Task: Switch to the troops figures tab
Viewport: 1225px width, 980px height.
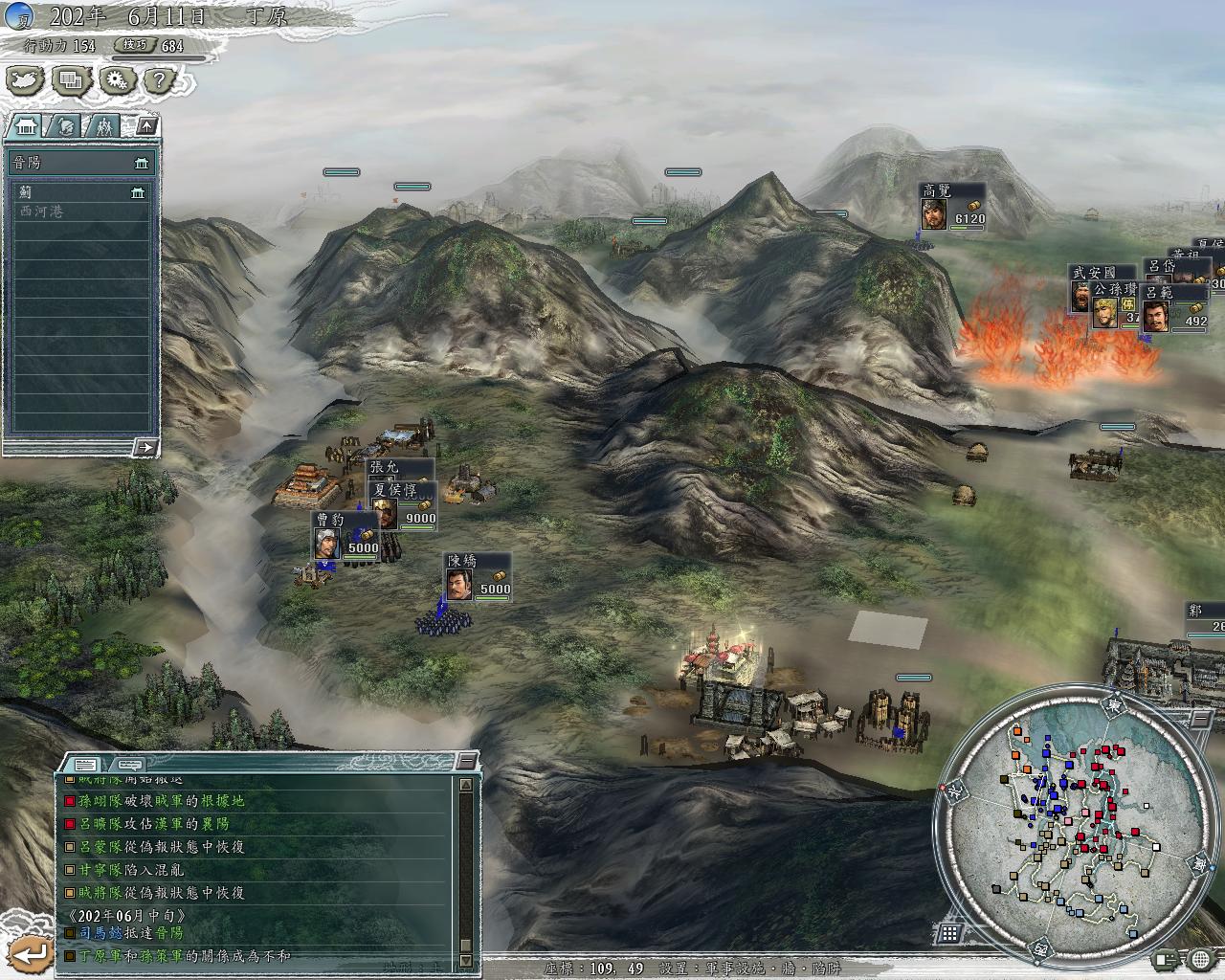Action: (x=104, y=125)
